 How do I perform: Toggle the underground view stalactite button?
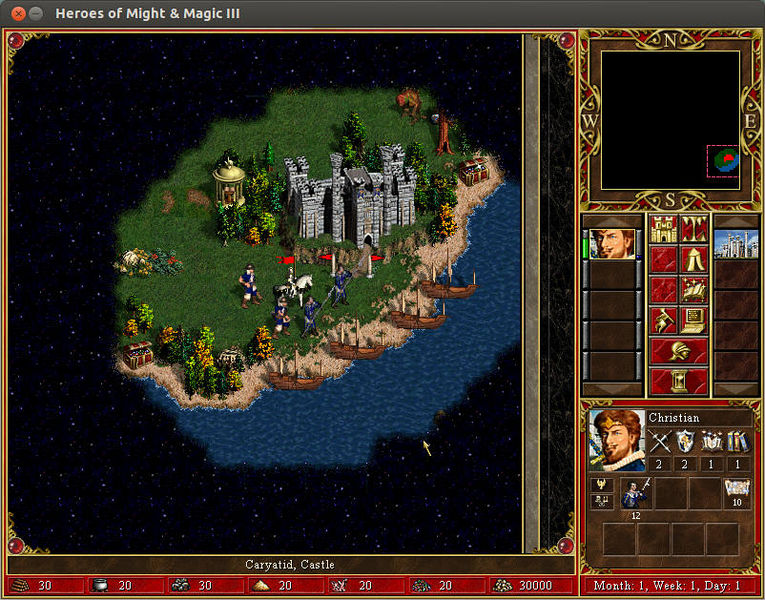[x=694, y=230]
